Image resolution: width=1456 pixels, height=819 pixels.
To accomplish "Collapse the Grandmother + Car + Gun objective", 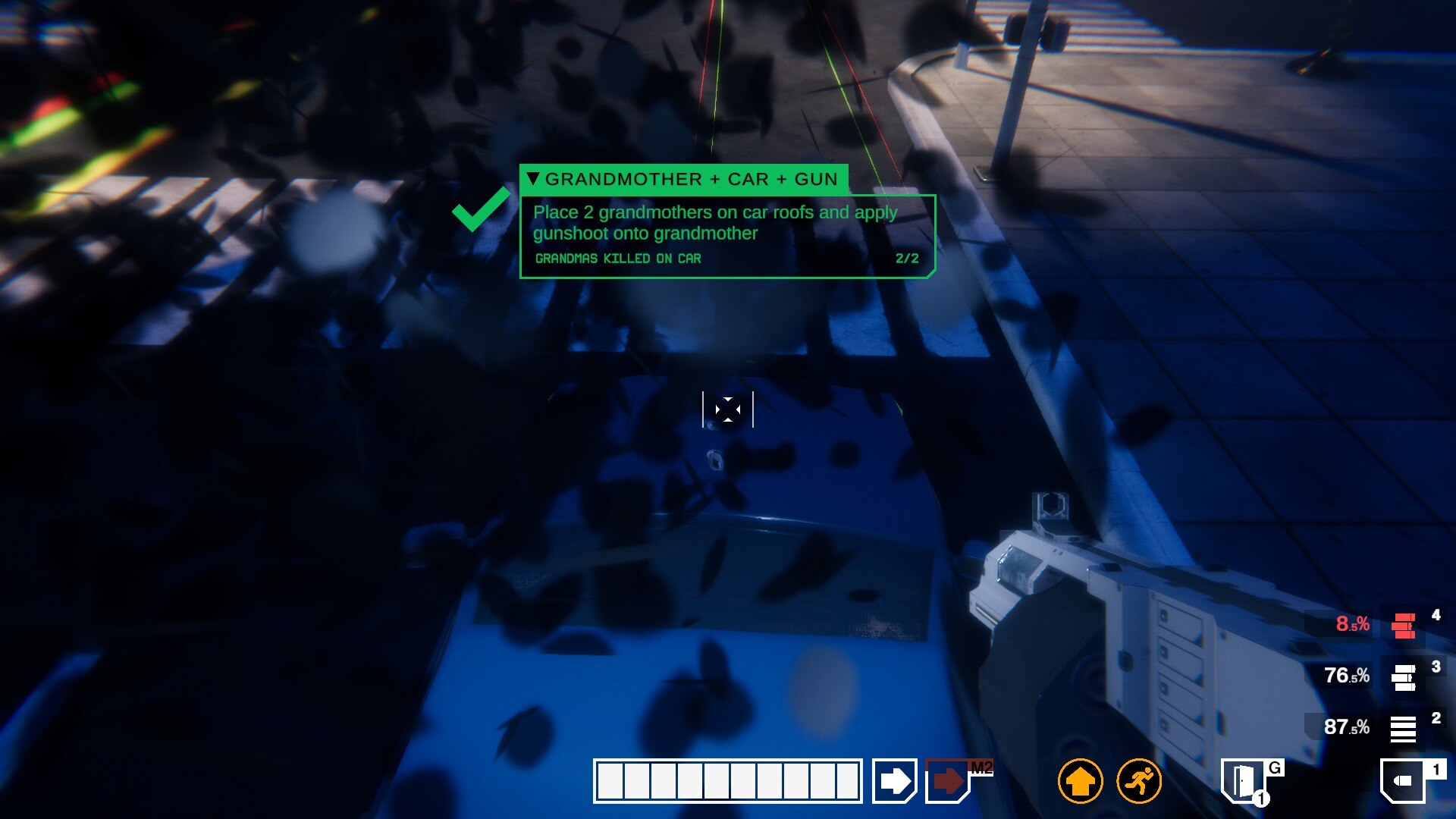I will 533,179.
